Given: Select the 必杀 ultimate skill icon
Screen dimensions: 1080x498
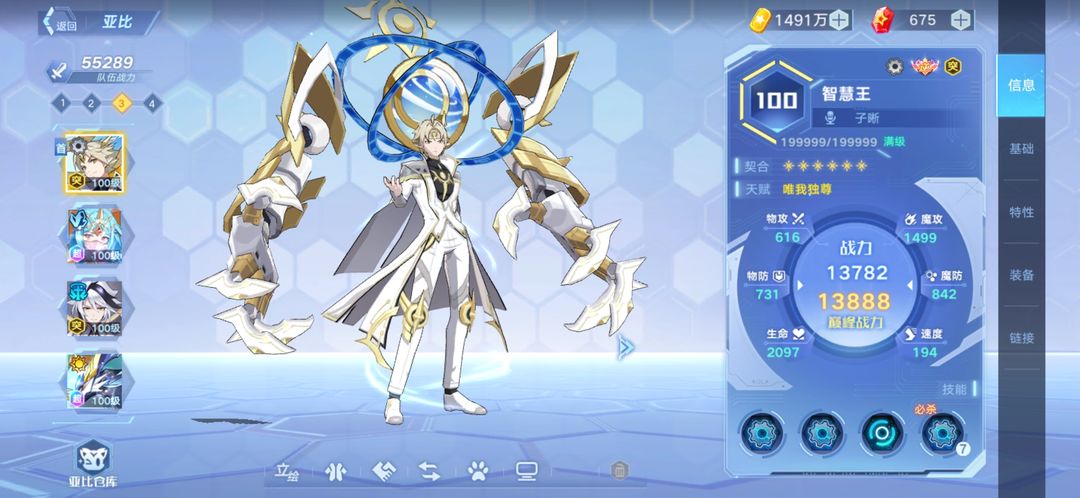Looking at the screenshot, I should (941, 433).
